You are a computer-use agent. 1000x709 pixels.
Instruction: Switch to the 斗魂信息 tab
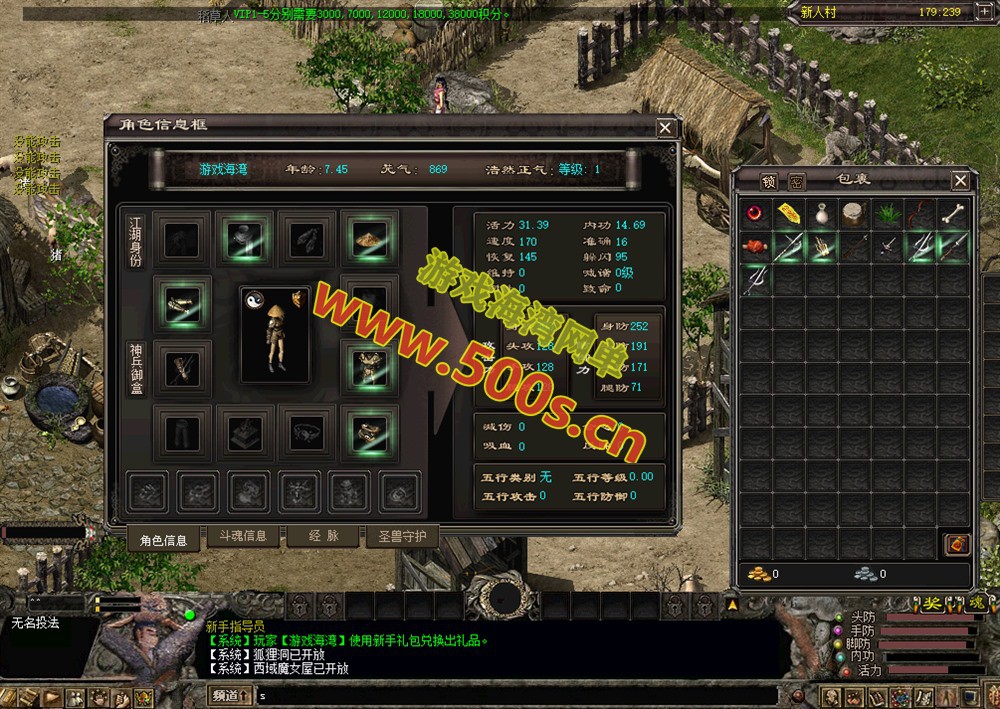tap(243, 536)
